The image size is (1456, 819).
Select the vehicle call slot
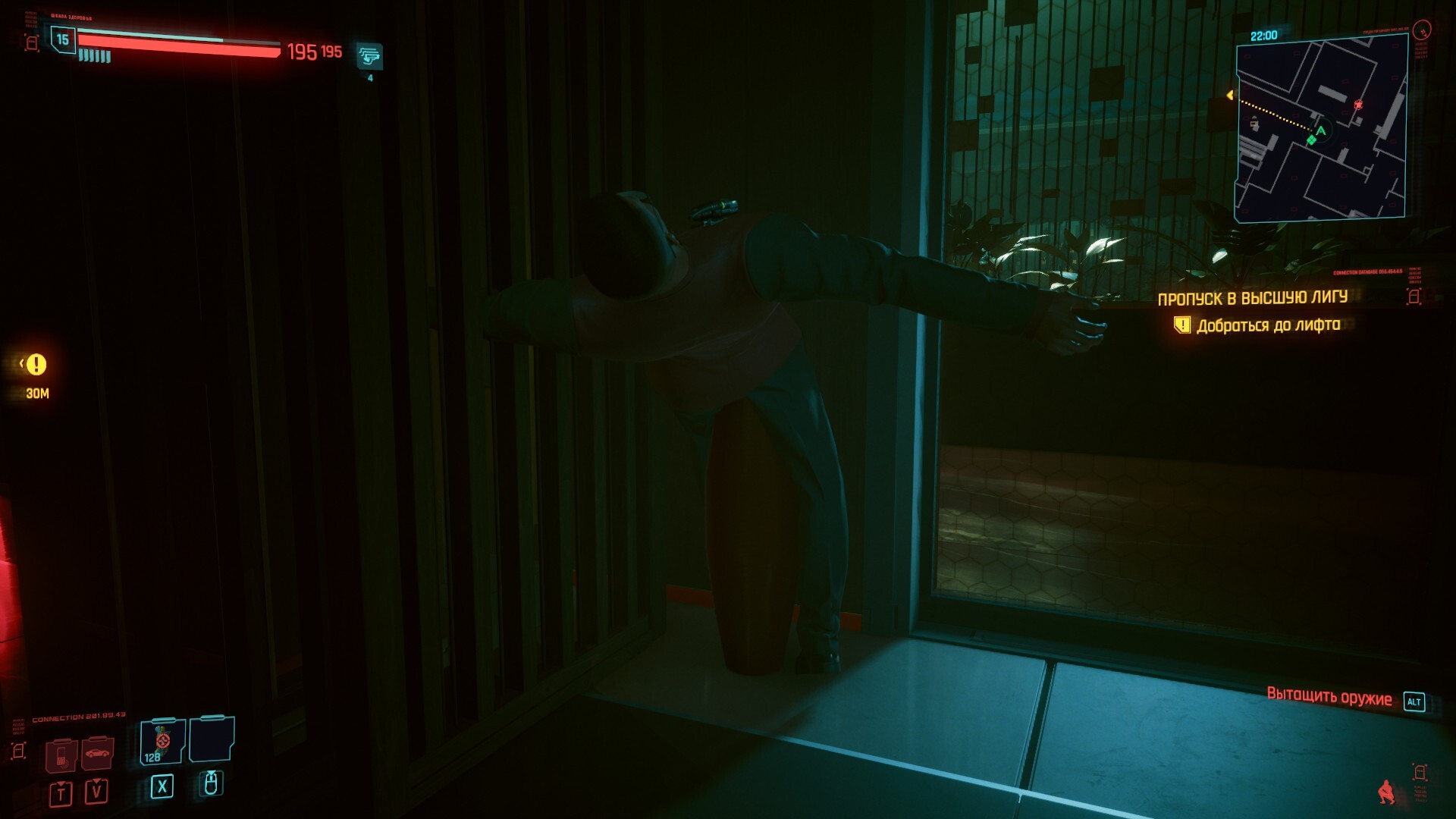[98, 753]
